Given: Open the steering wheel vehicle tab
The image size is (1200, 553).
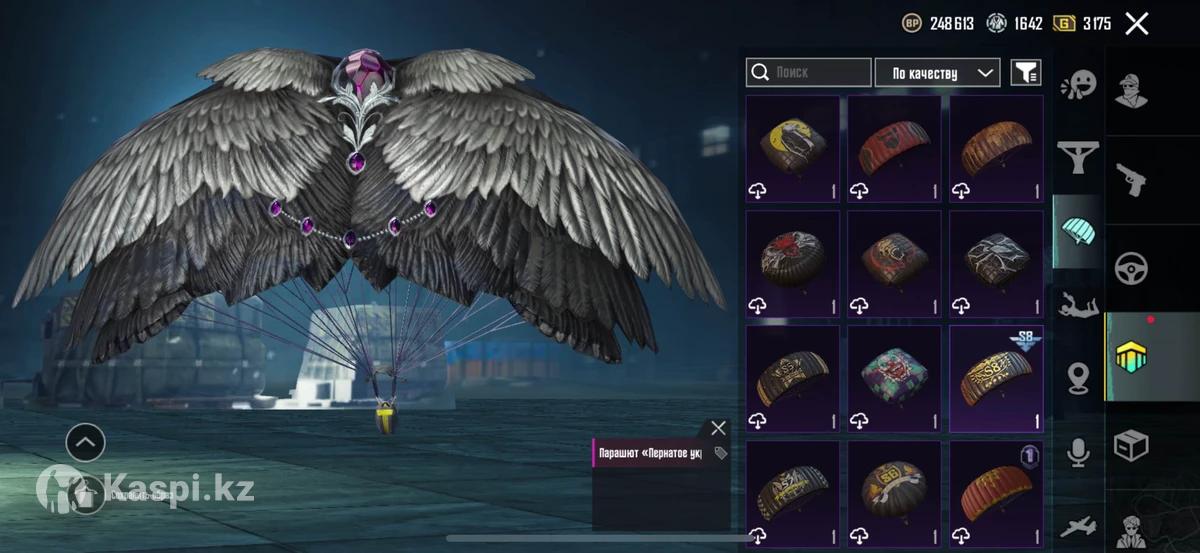Looking at the screenshot, I should coord(1131,268).
